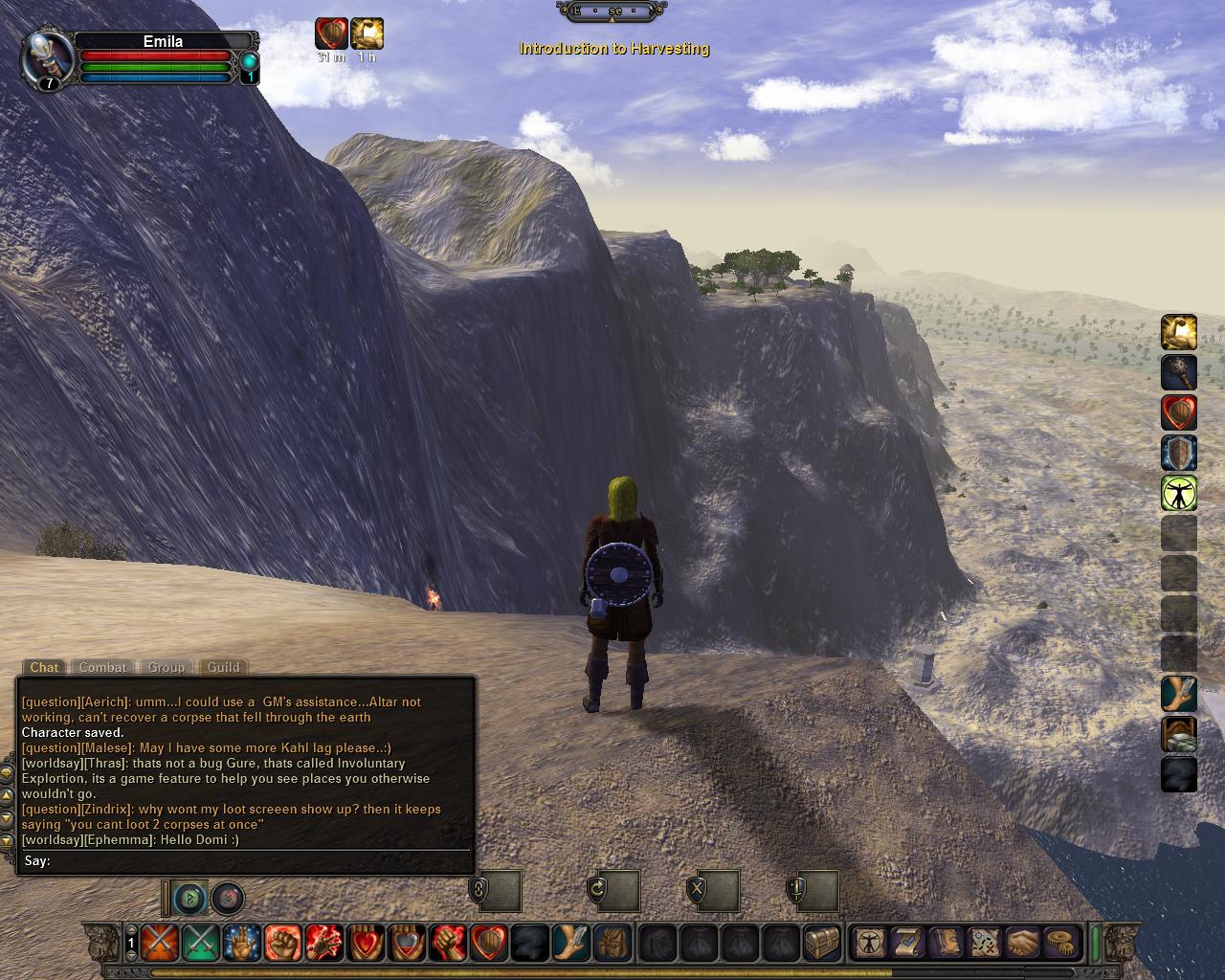Select the flexing arm strength buff icon

[1179, 332]
